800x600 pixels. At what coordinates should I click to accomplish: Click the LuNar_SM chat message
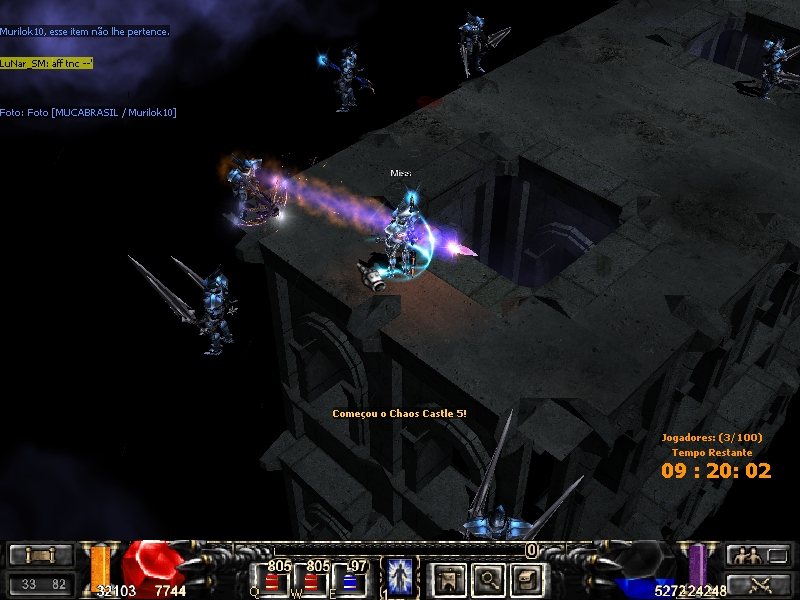[47, 62]
